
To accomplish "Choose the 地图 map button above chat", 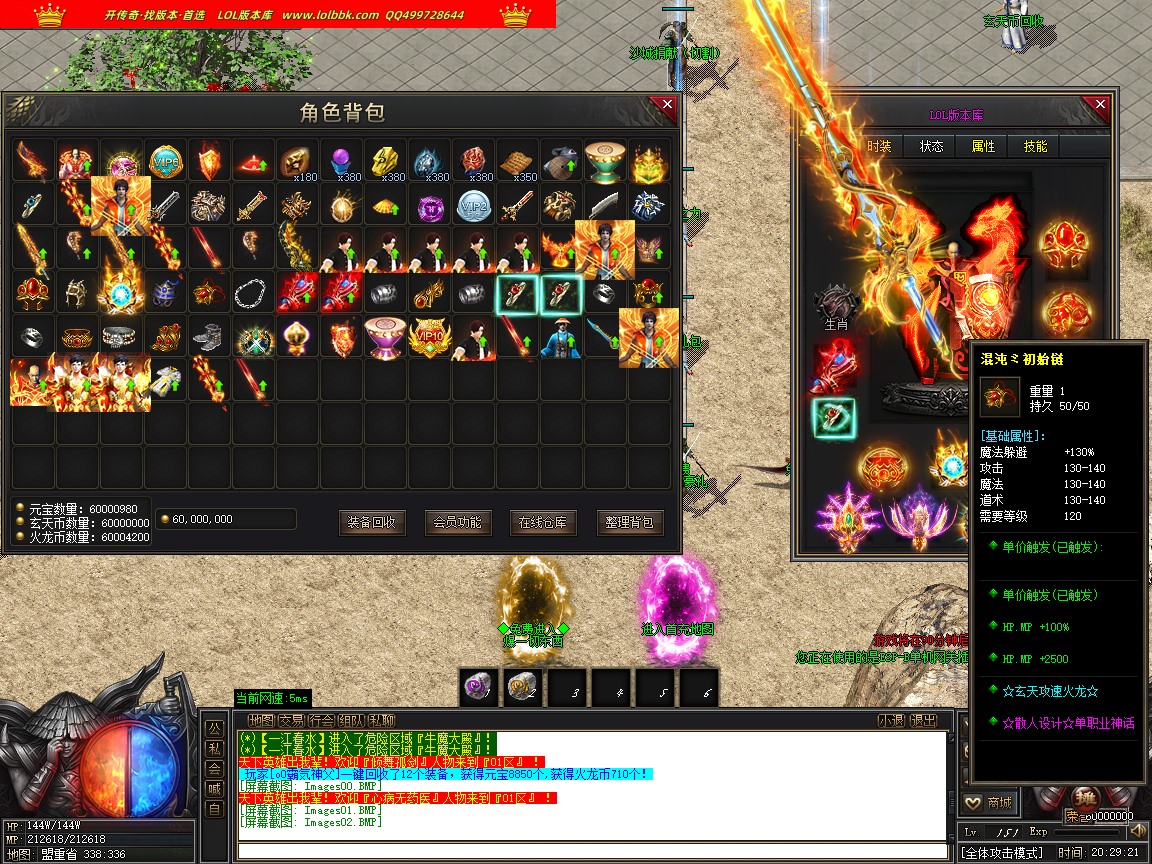I will pos(261,720).
